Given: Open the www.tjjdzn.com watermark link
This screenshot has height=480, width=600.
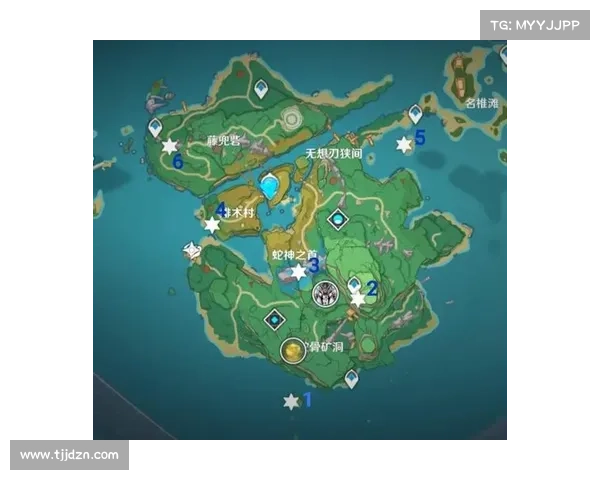Looking at the screenshot, I should pos(70,455).
